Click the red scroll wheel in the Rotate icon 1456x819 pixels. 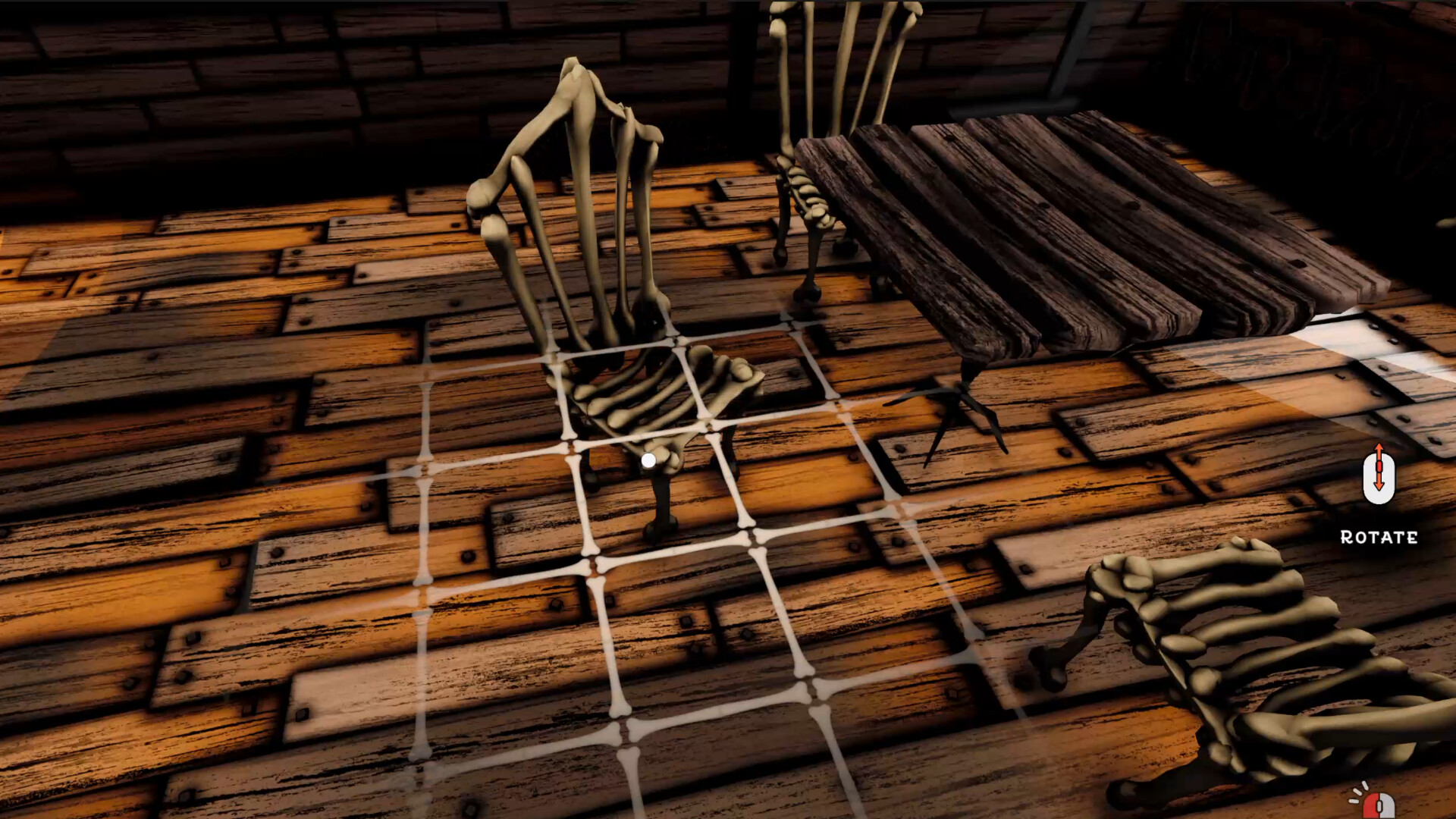pos(1379,466)
